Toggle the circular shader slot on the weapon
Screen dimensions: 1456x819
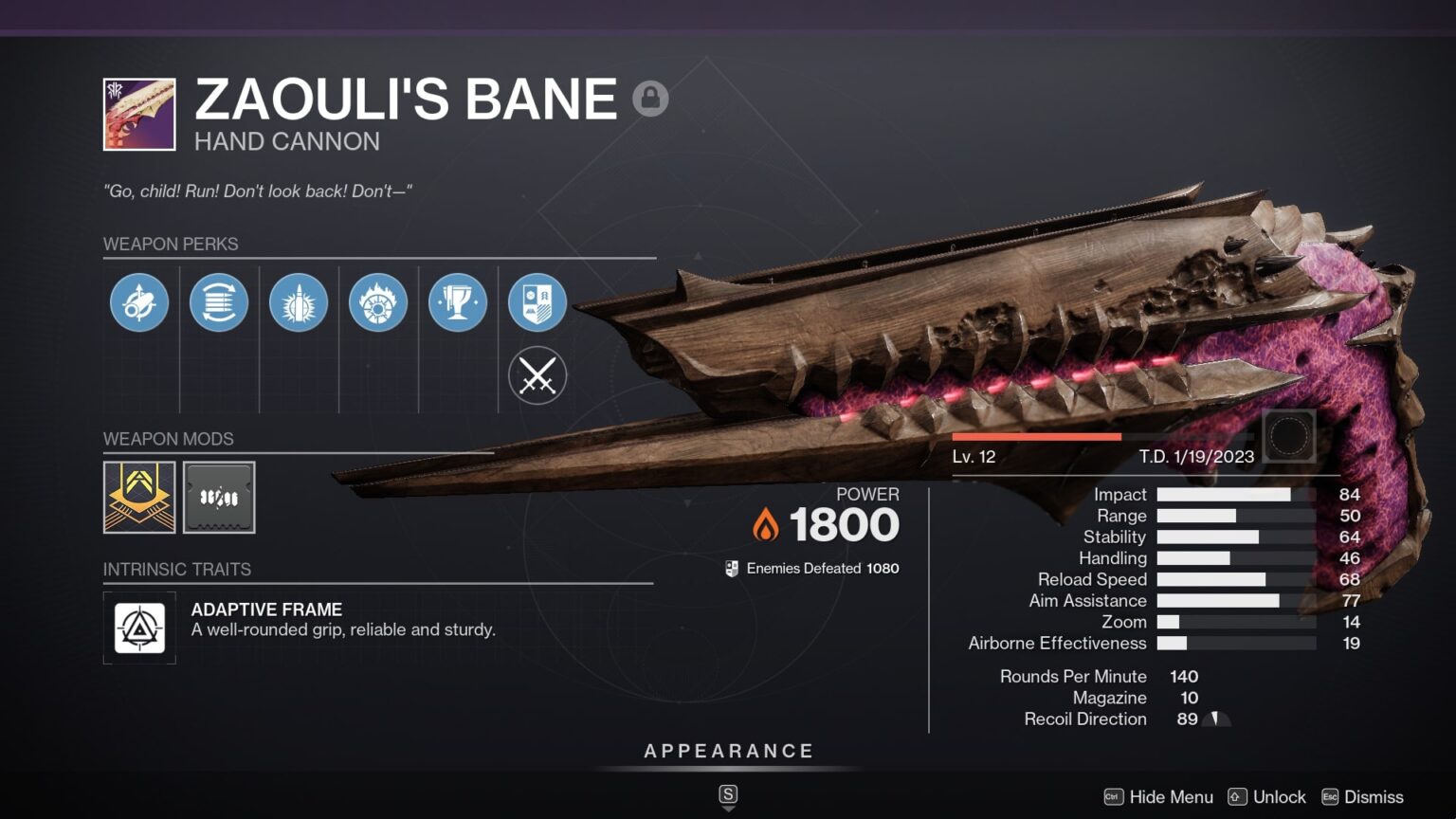tap(1289, 434)
